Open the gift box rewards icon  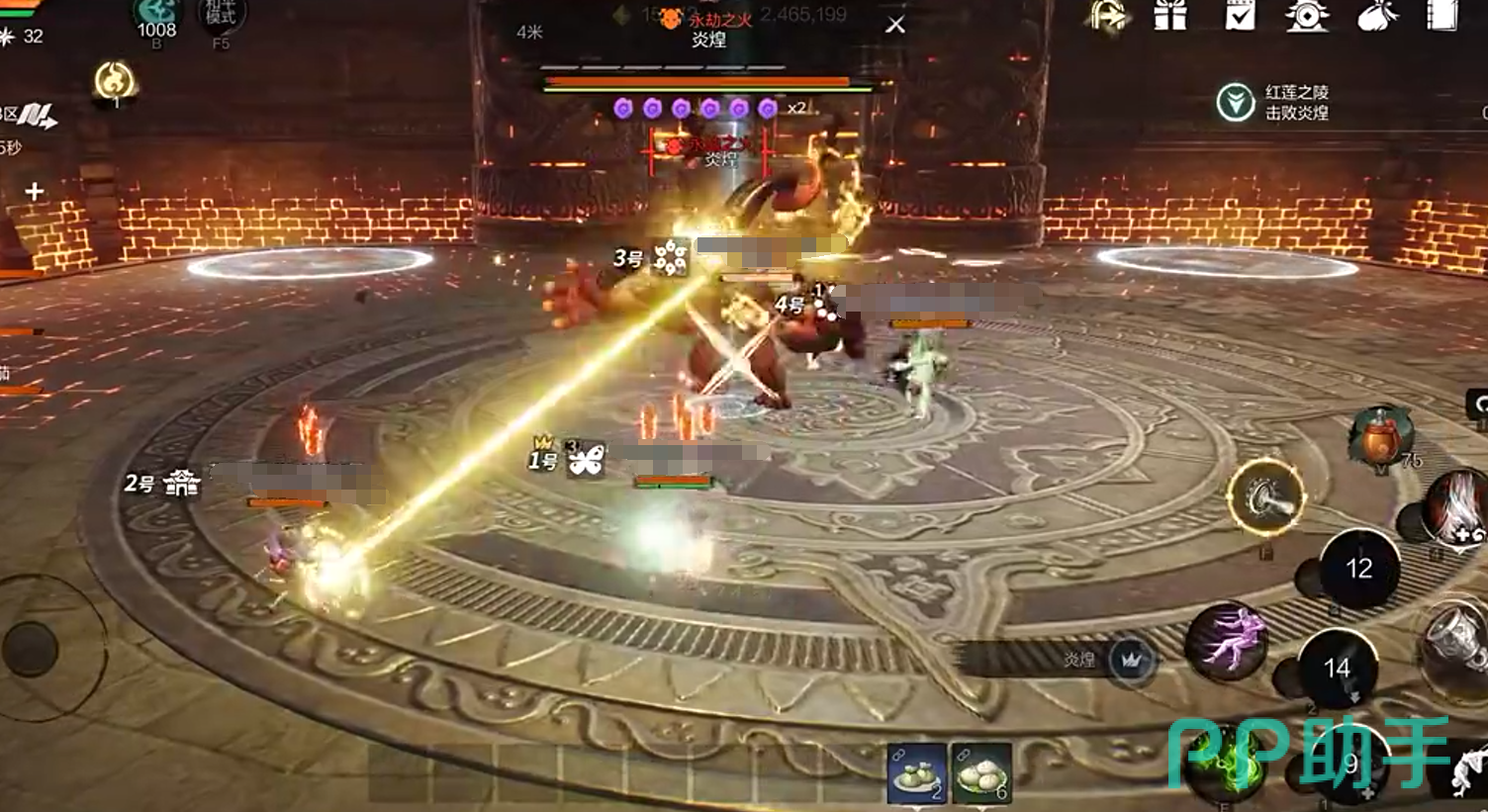click(x=1170, y=15)
